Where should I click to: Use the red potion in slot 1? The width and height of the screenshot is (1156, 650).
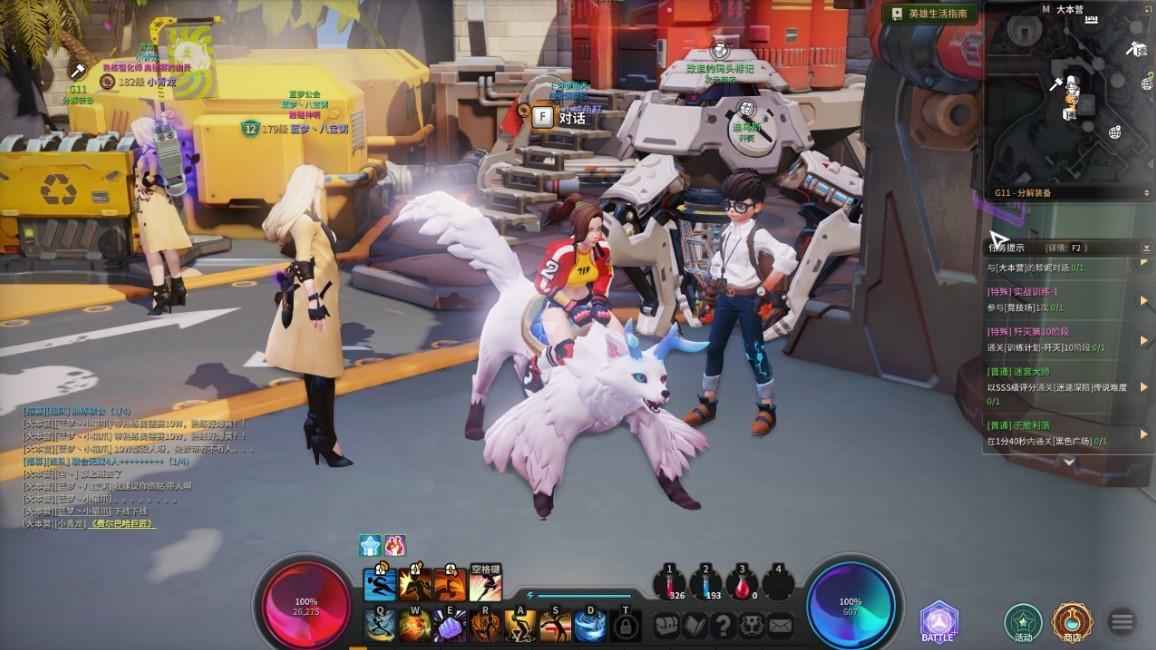point(669,583)
